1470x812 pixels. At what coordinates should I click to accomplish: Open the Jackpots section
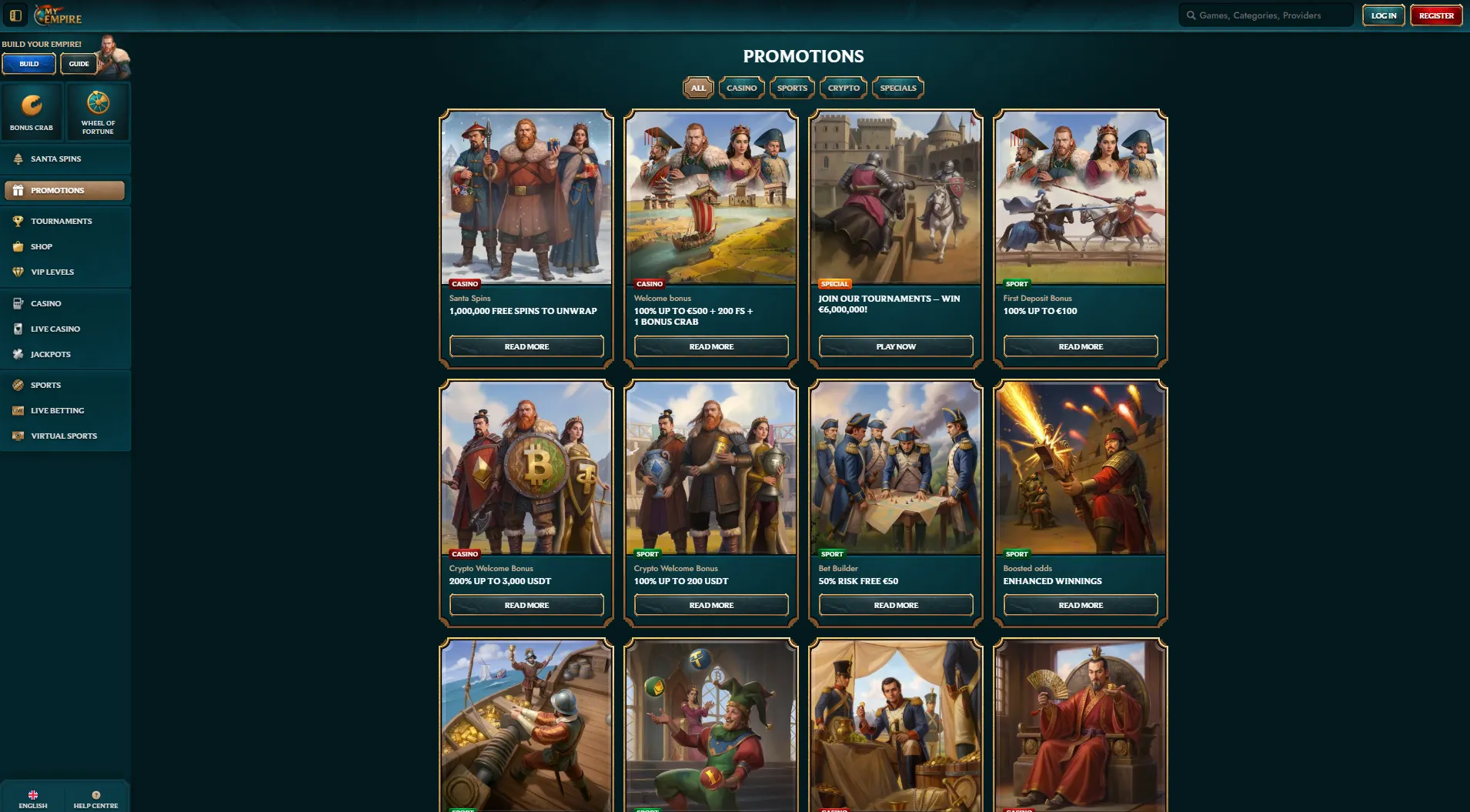(x=51, y=355)
